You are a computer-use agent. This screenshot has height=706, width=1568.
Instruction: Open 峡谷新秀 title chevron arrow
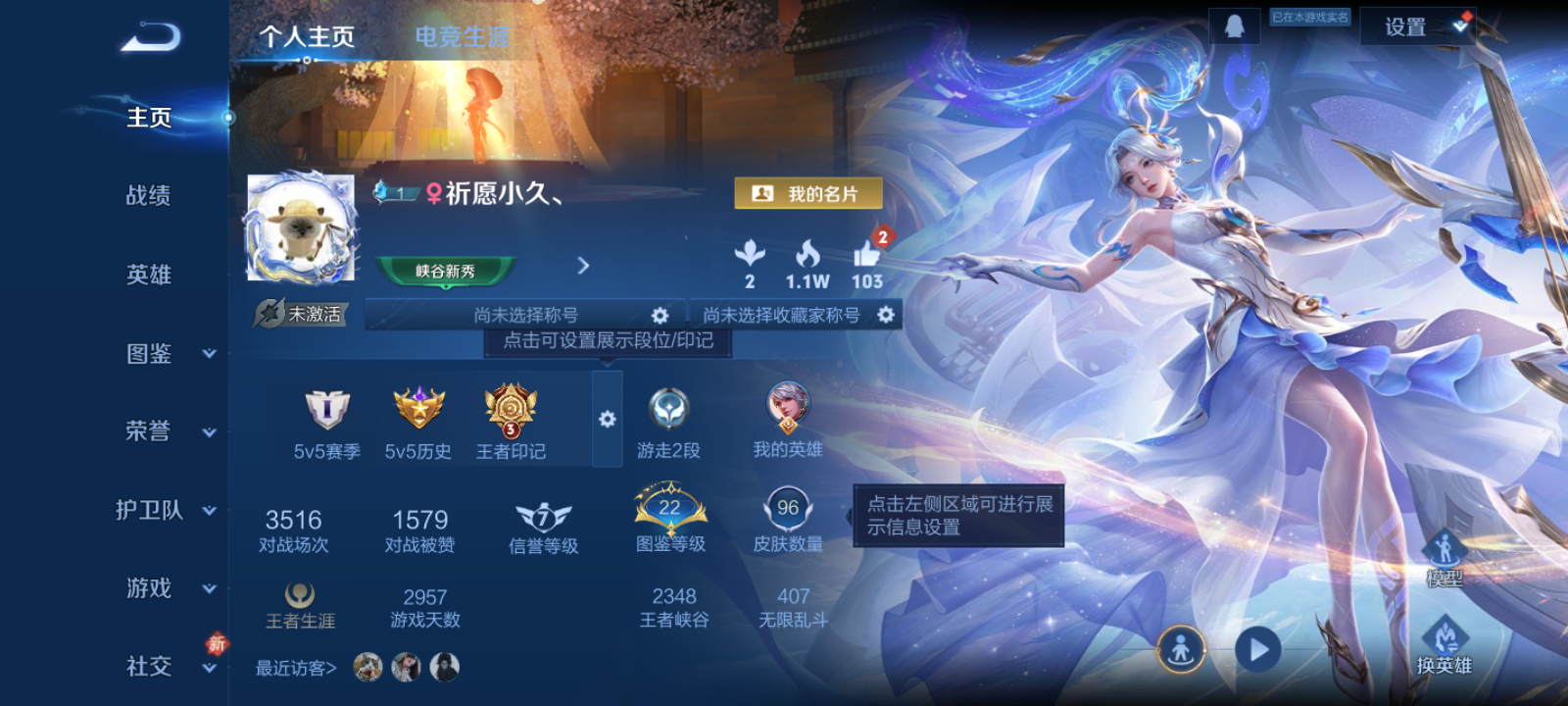(584, 266)
